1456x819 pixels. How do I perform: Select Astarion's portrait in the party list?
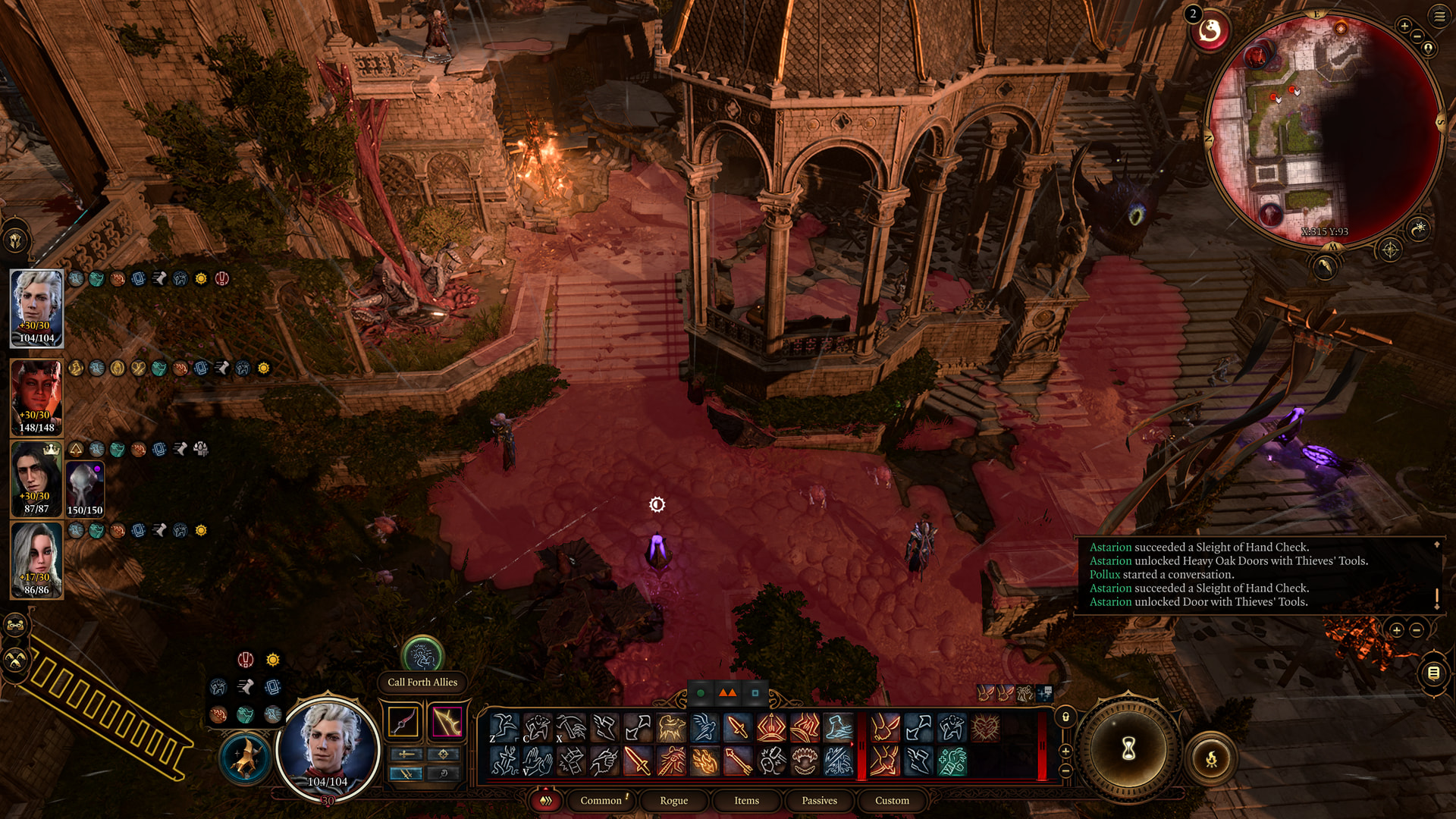coord(36,307)
